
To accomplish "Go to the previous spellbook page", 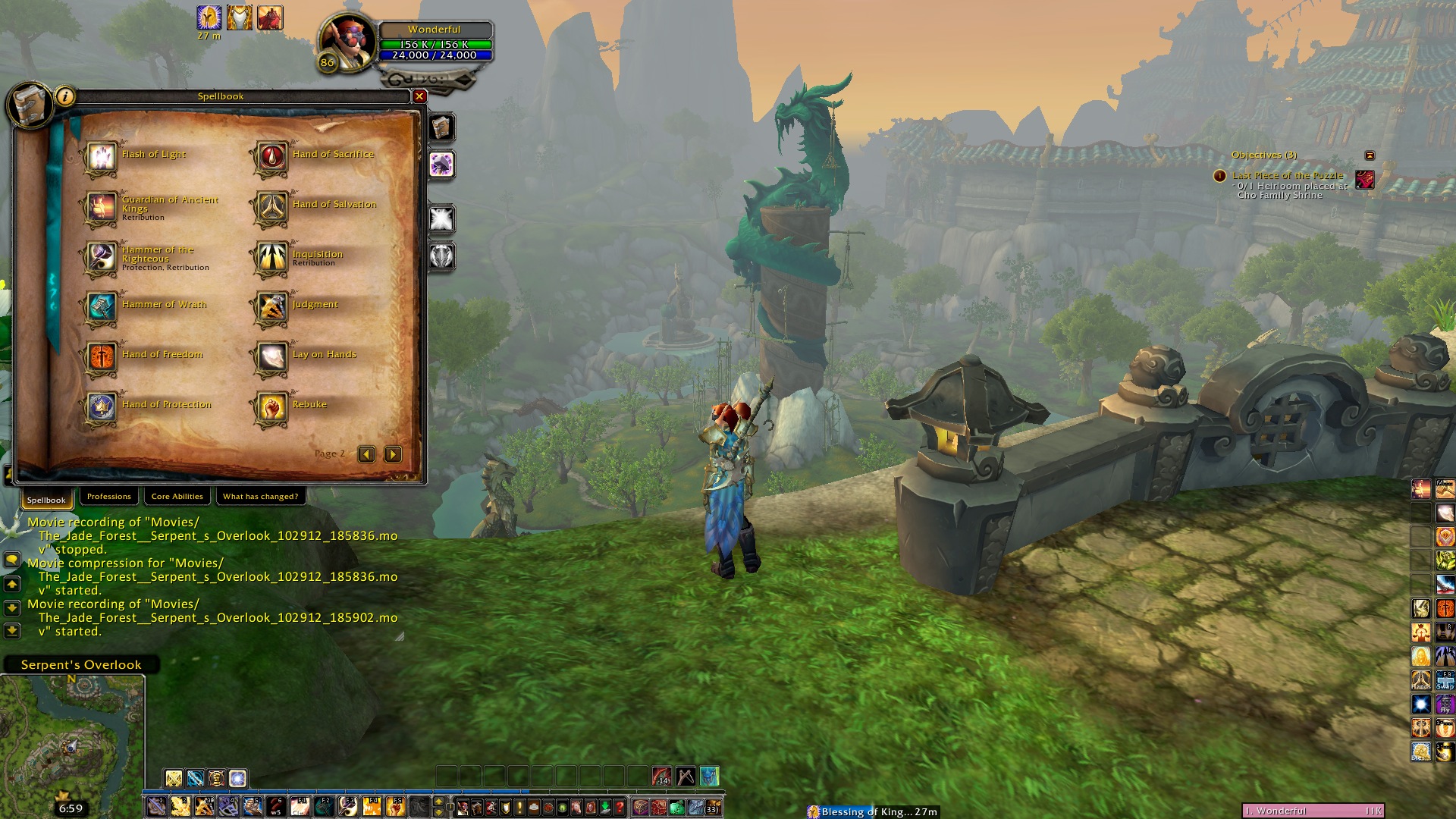I will pos(366,454).
